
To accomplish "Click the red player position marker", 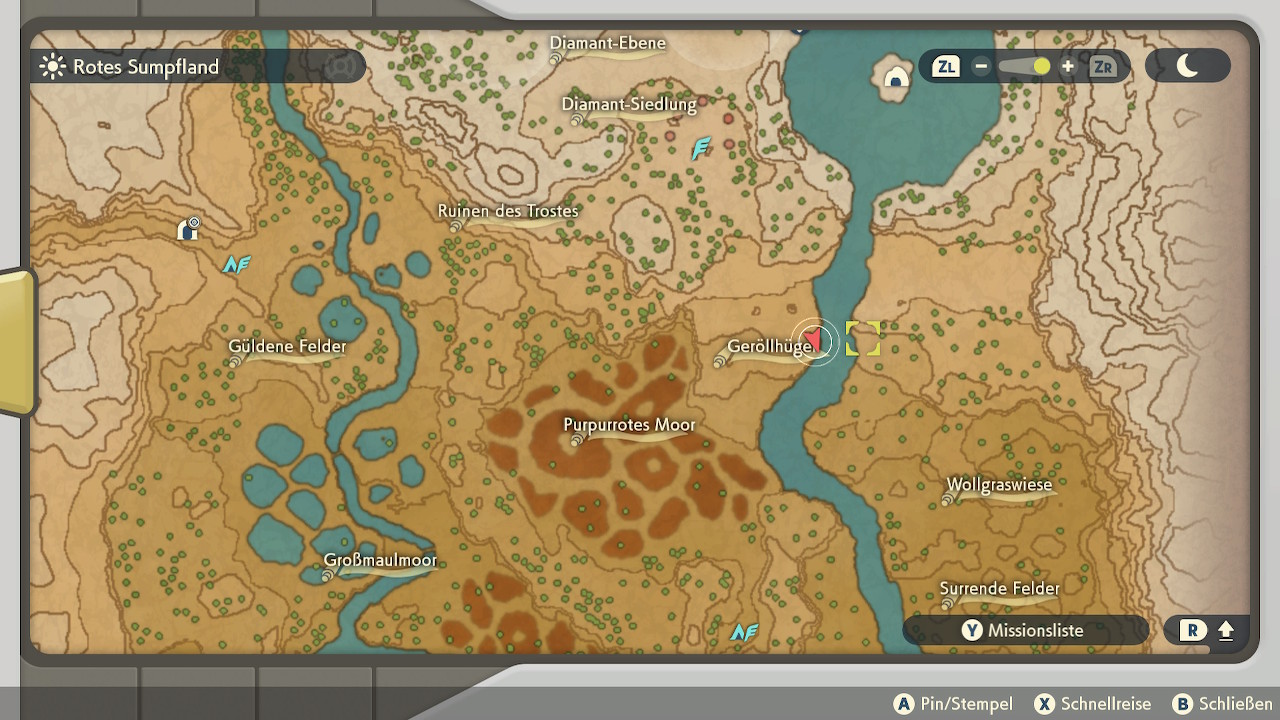I will click(x=815, y=341).
